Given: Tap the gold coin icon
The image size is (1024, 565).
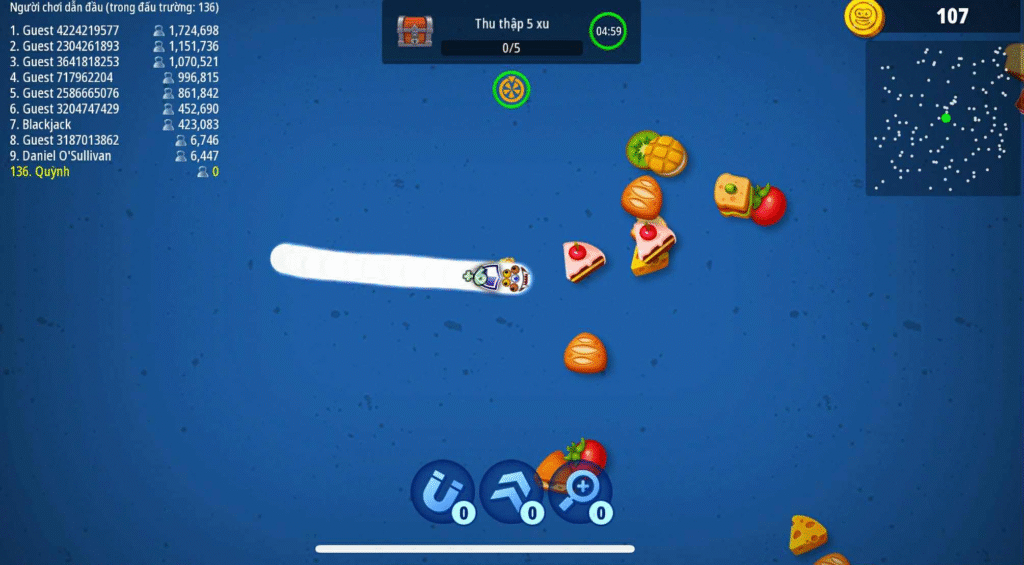Looking at the screenshot, I should pyautogui.click(x=863, y=17).
